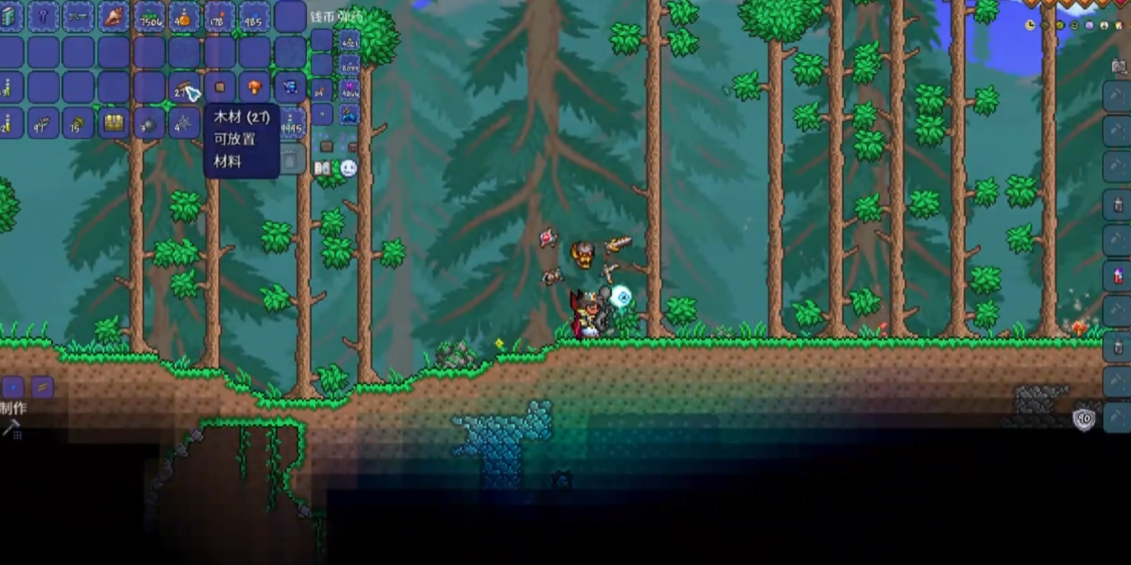The height and width of the screenshot is (565, 1131).
Task: Click the round face emote icon
Action: (x=348, y=168)
